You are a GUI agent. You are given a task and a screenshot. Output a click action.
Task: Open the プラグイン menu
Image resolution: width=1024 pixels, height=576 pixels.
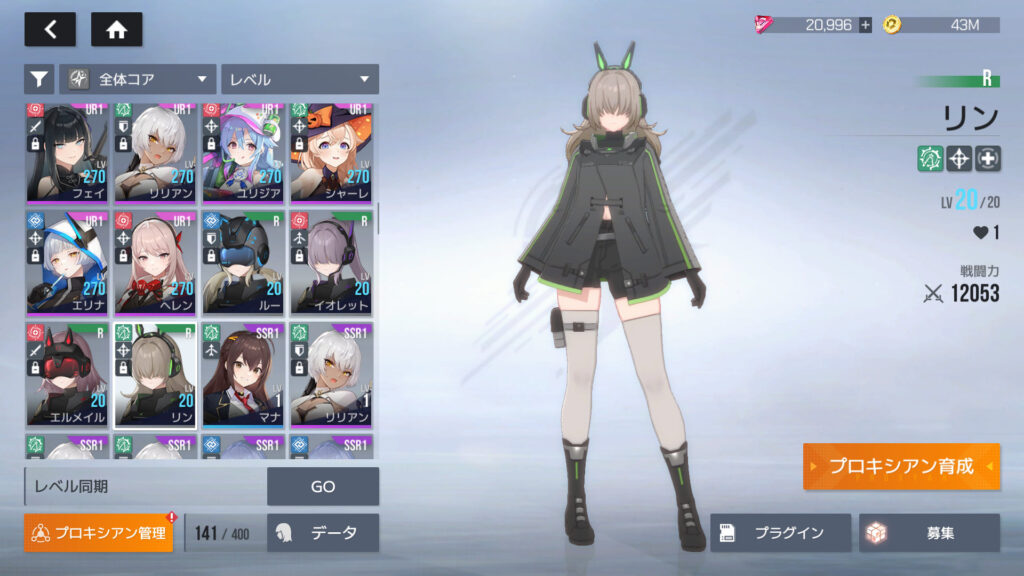tap(781, 533)
